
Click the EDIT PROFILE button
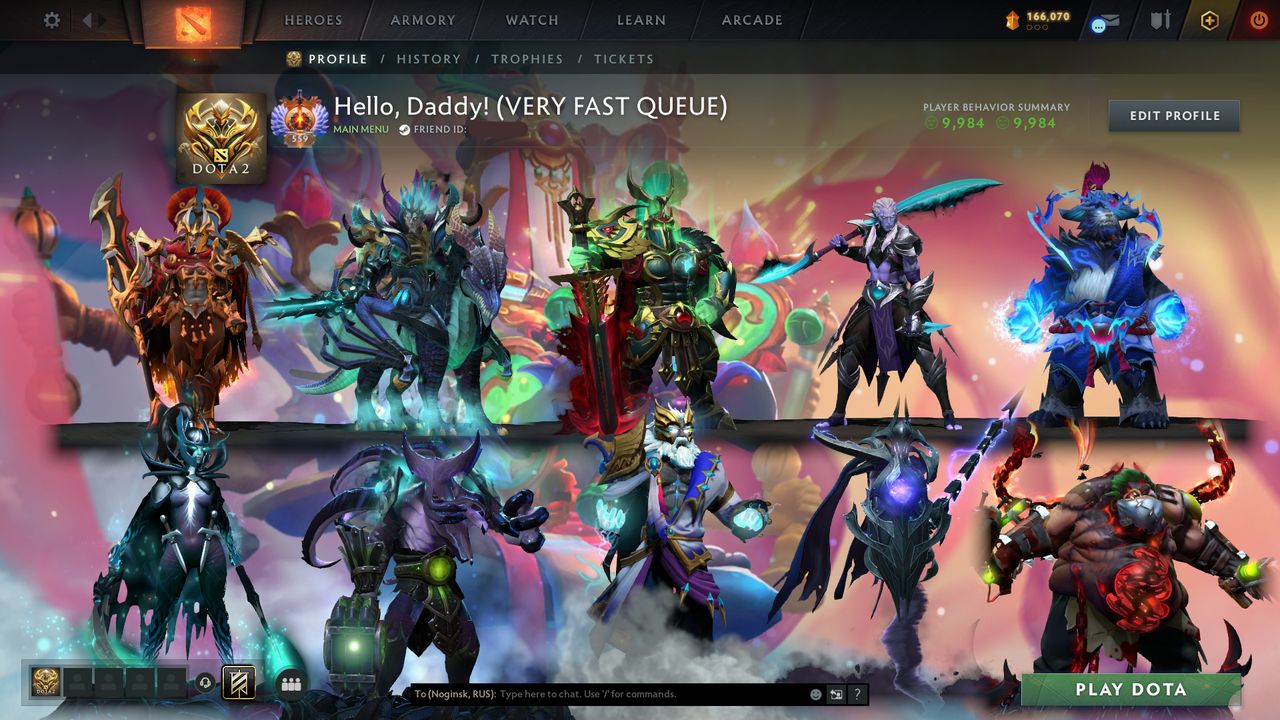[1173, 115]
